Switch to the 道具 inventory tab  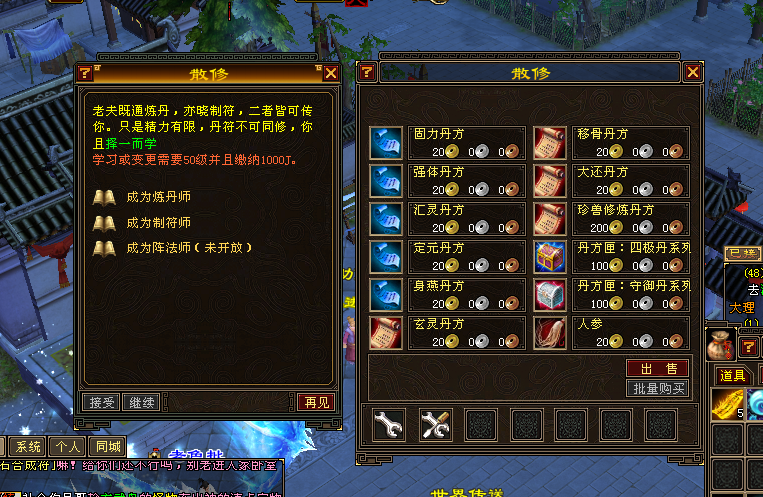click(x=733, y=375)
